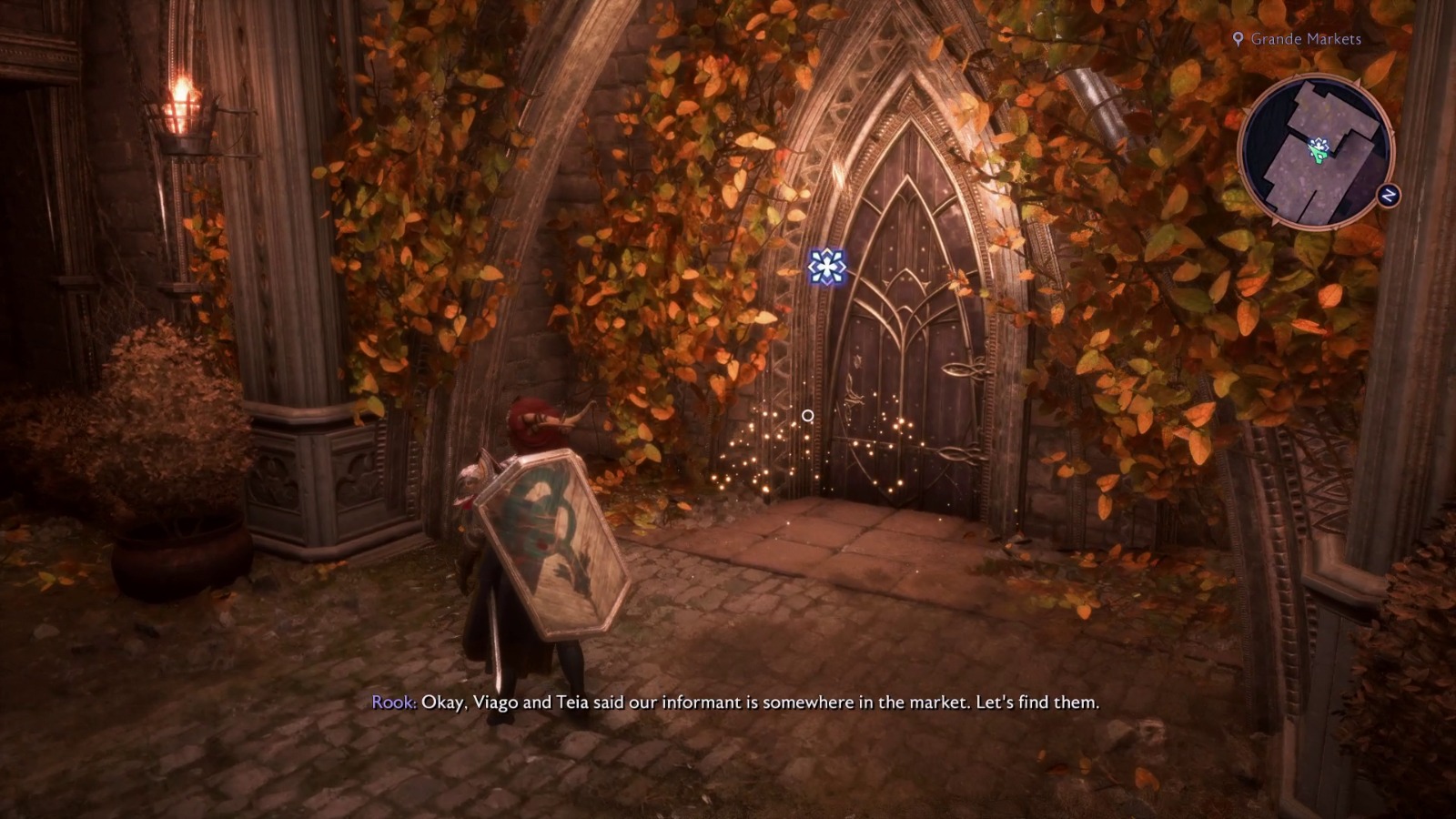Viewport: 1456px width, 819px height.
Task: Click the glowing blue crossroad symbol above the archway
Action: tap(825, 268)
